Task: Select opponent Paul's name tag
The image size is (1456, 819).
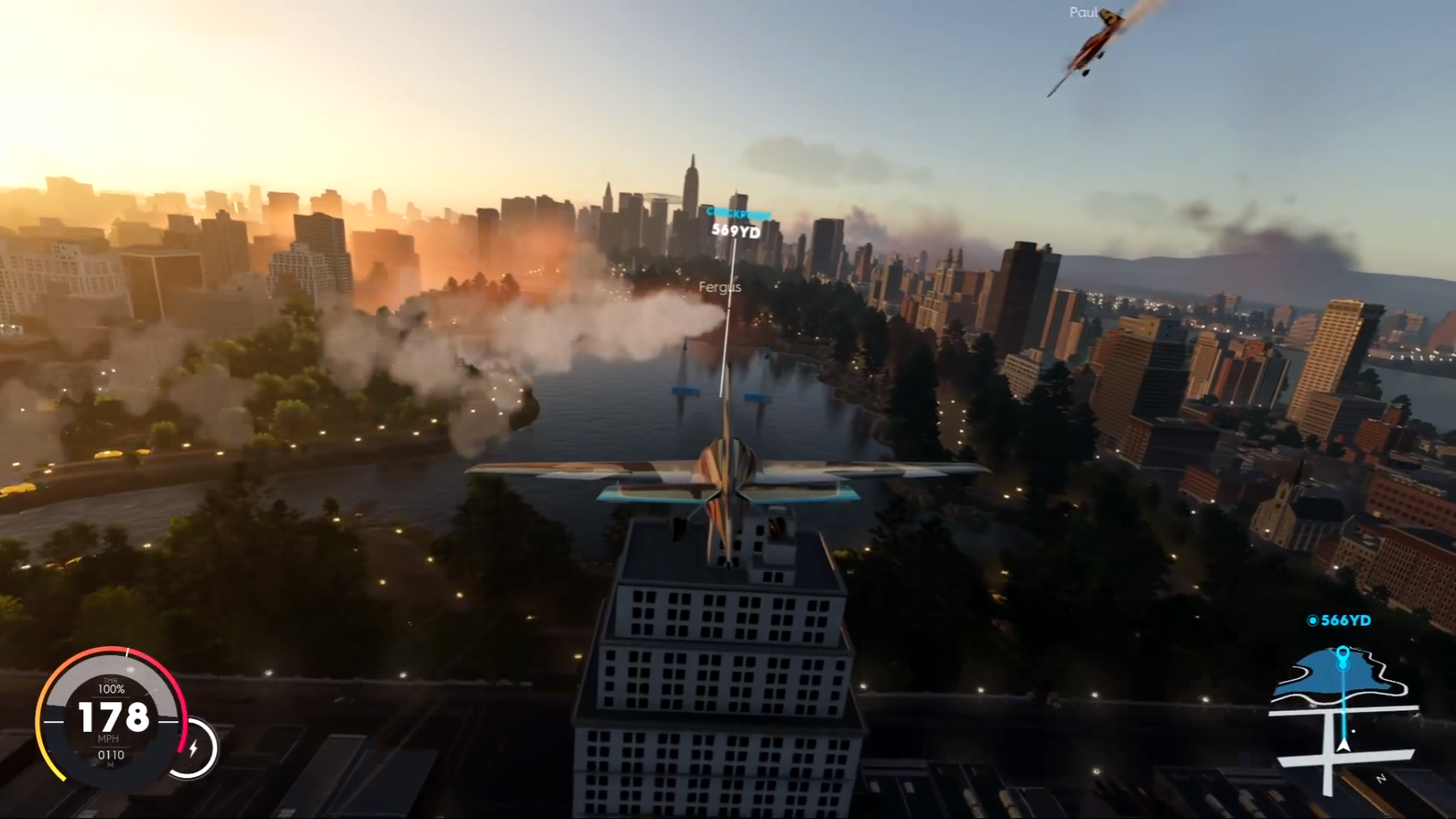Action: point(1081,12)
